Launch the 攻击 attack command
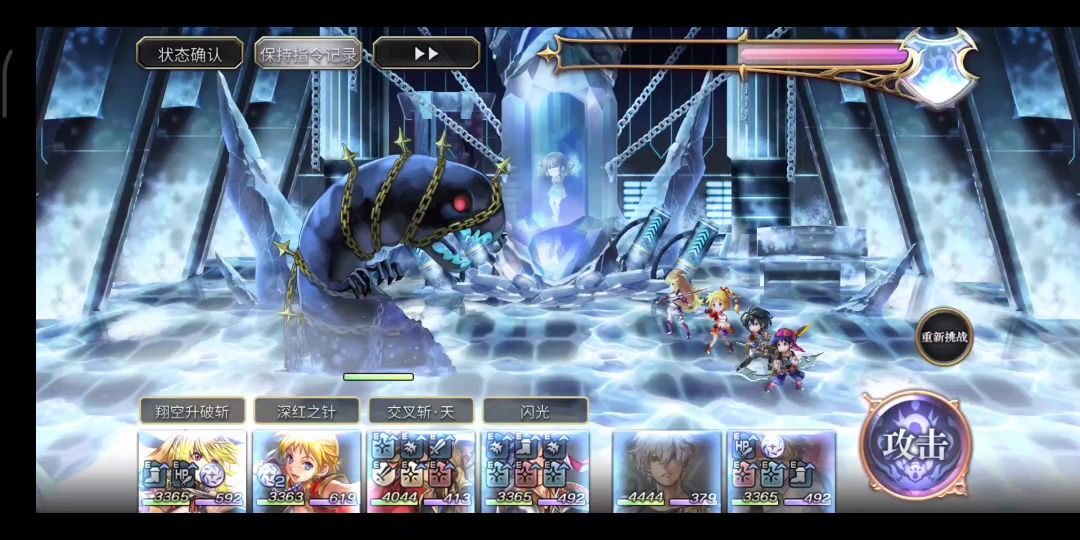The height and width of the screenshot is (540, 1080). coord(913,444)
